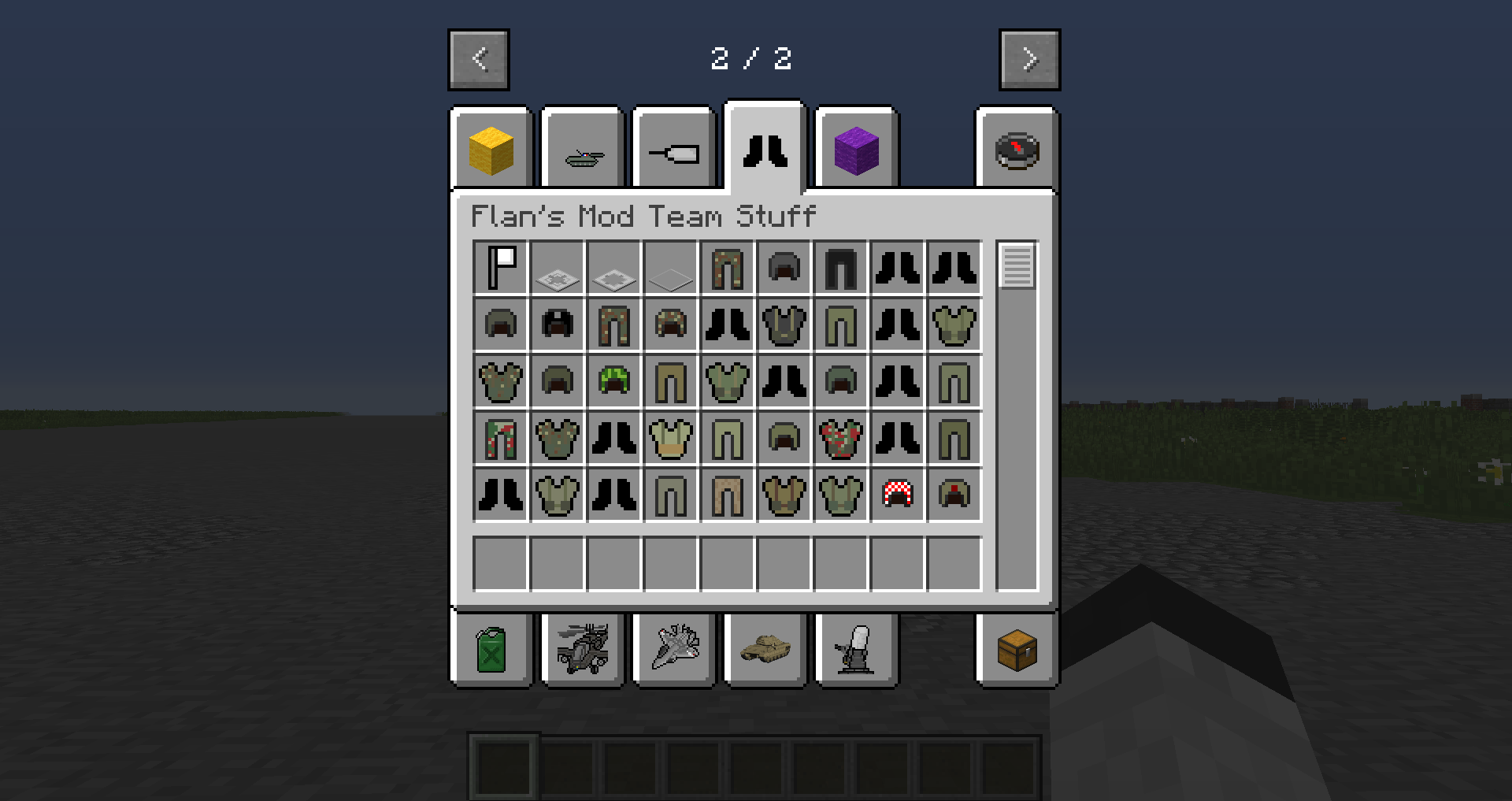
Task: Click the left arrow to go back a page
Action: pyautogui.click(x=479, y=58)
